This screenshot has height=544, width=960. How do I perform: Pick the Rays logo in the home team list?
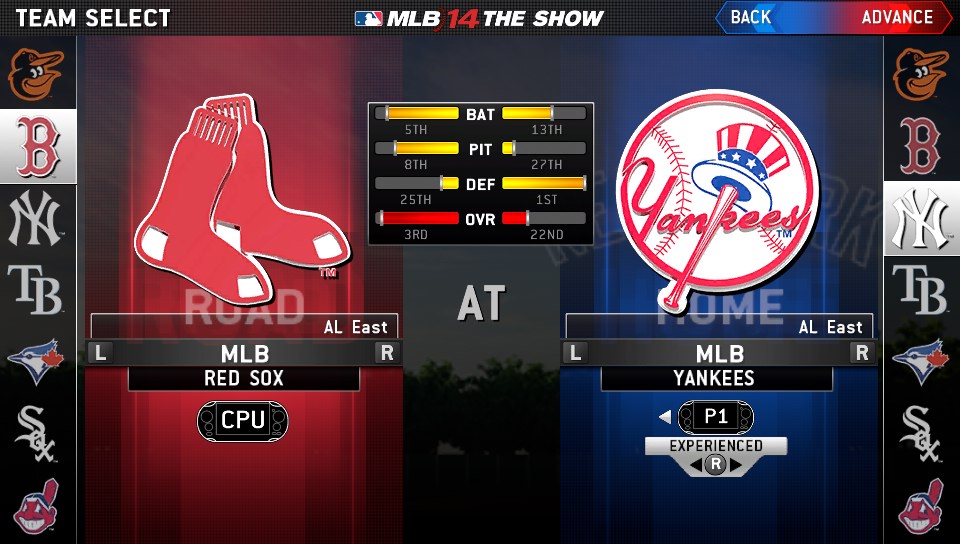coord(921,291)
